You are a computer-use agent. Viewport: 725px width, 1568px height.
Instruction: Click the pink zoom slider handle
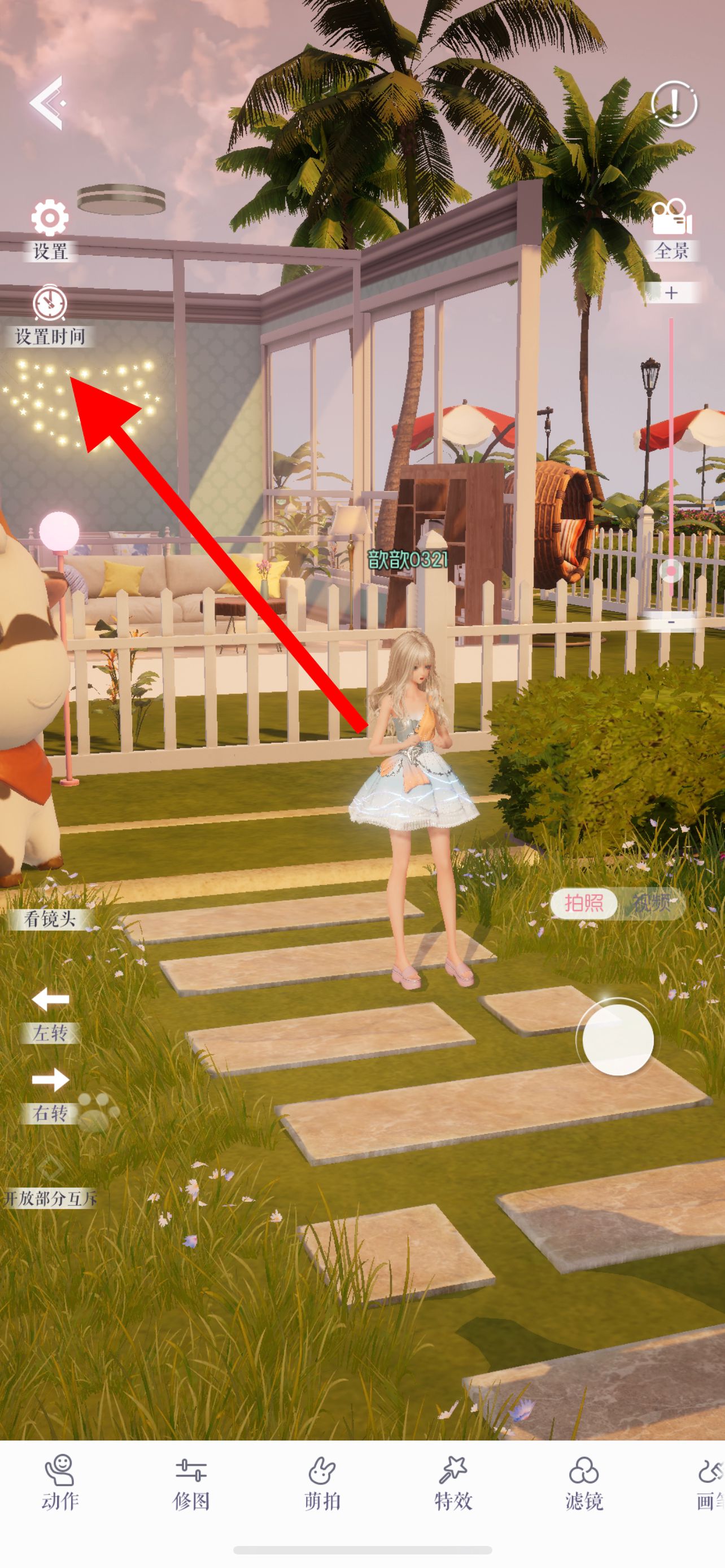pyautogui.click(x=671, y=571)
